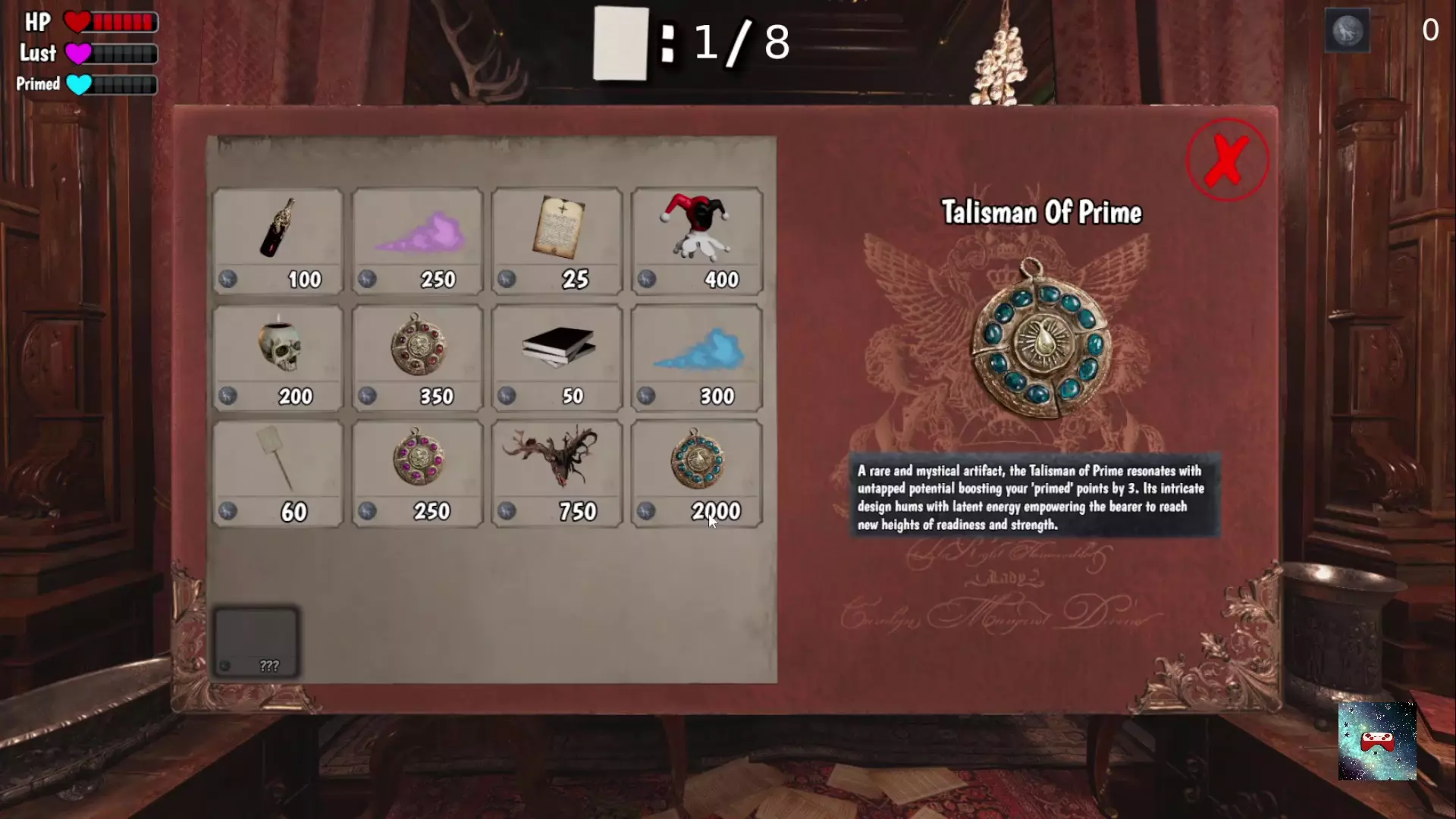Choose the black books item for 50
The width and height of the screenshot is (1456, 819).
point(557,358)
